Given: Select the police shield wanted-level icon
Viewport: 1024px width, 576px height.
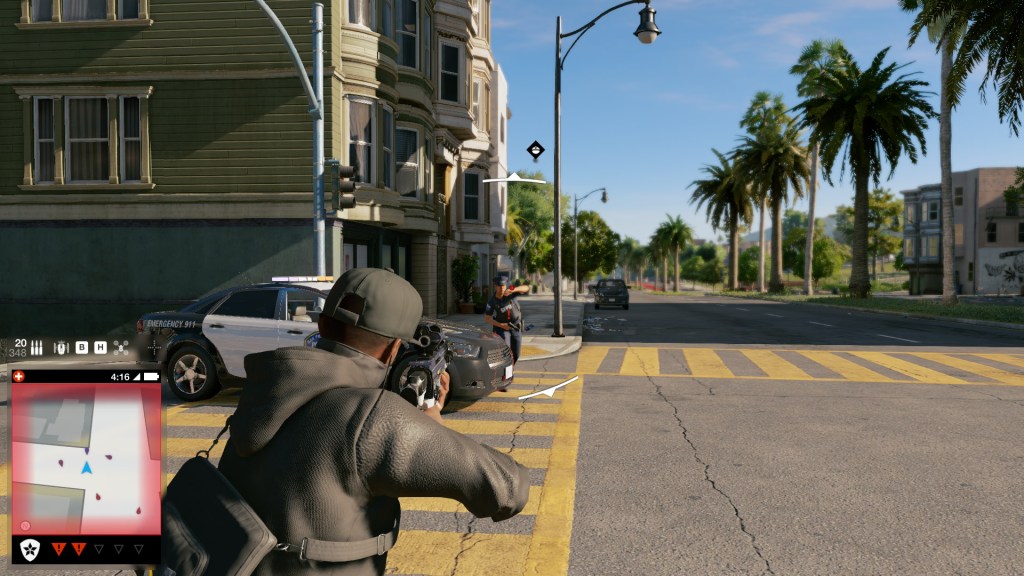Looking at the screenshot, I should coord(31,549).
